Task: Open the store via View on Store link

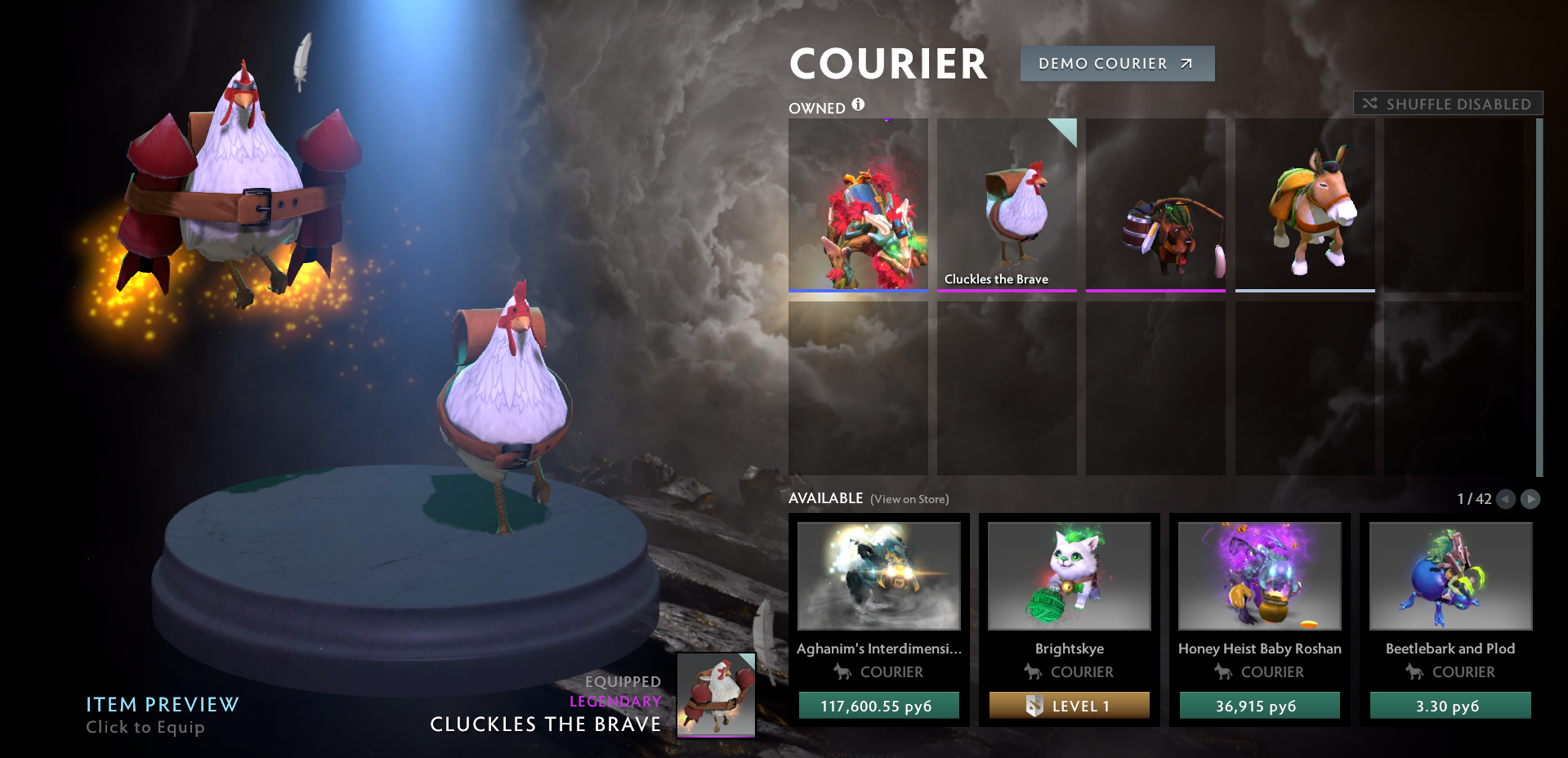Action: (x=909, y=498)
